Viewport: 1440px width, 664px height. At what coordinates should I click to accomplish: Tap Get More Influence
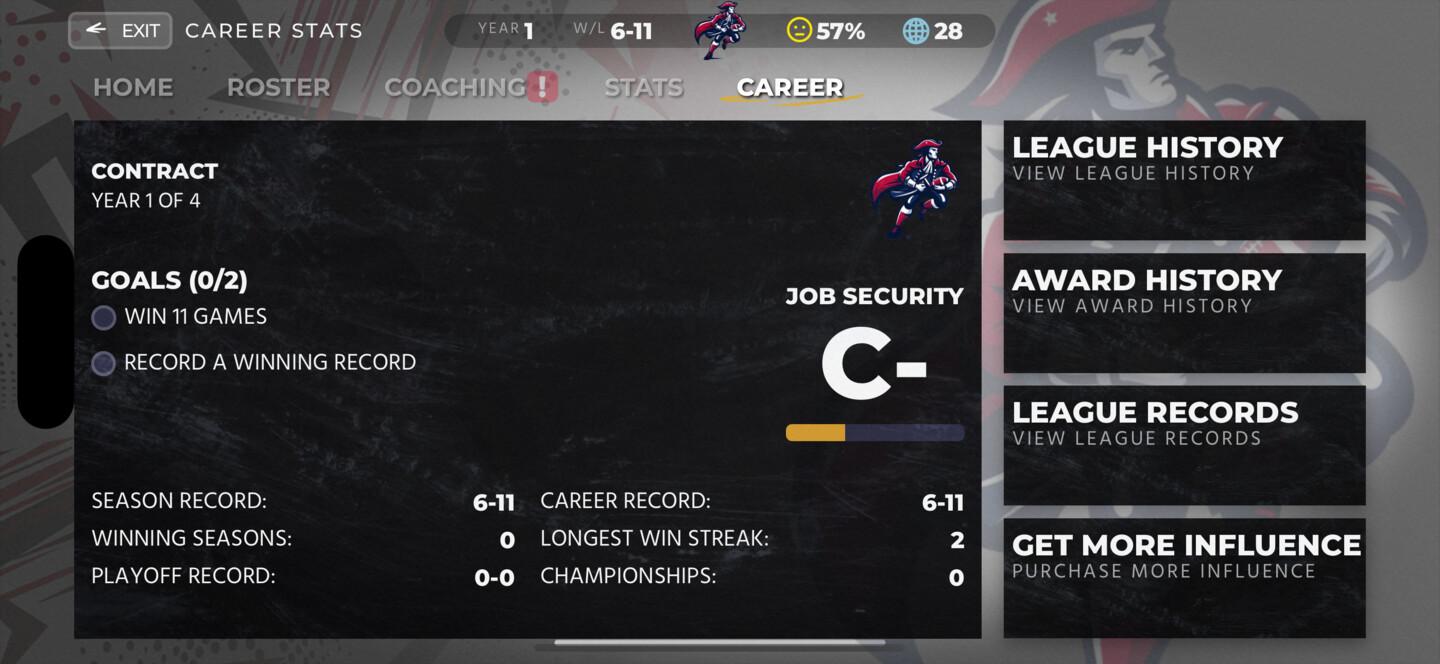pos(1184,577)
